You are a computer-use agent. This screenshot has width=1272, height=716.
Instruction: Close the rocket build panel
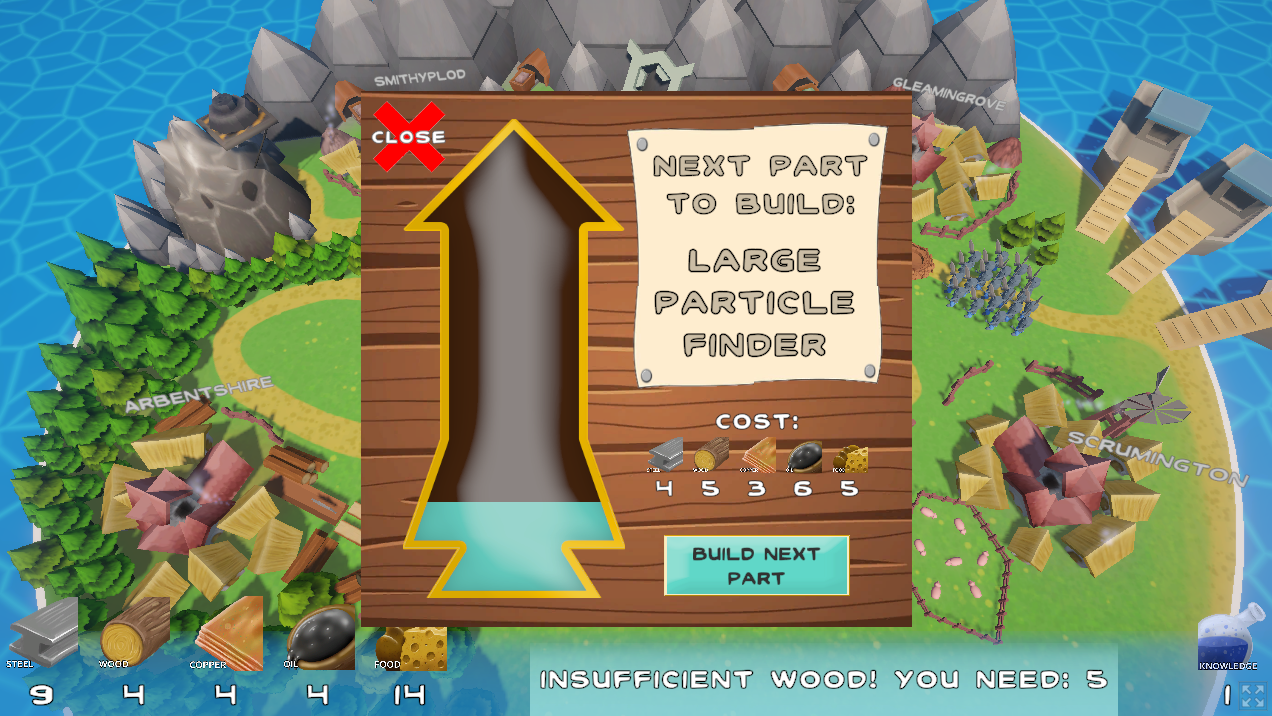click(x=408, y=137)
